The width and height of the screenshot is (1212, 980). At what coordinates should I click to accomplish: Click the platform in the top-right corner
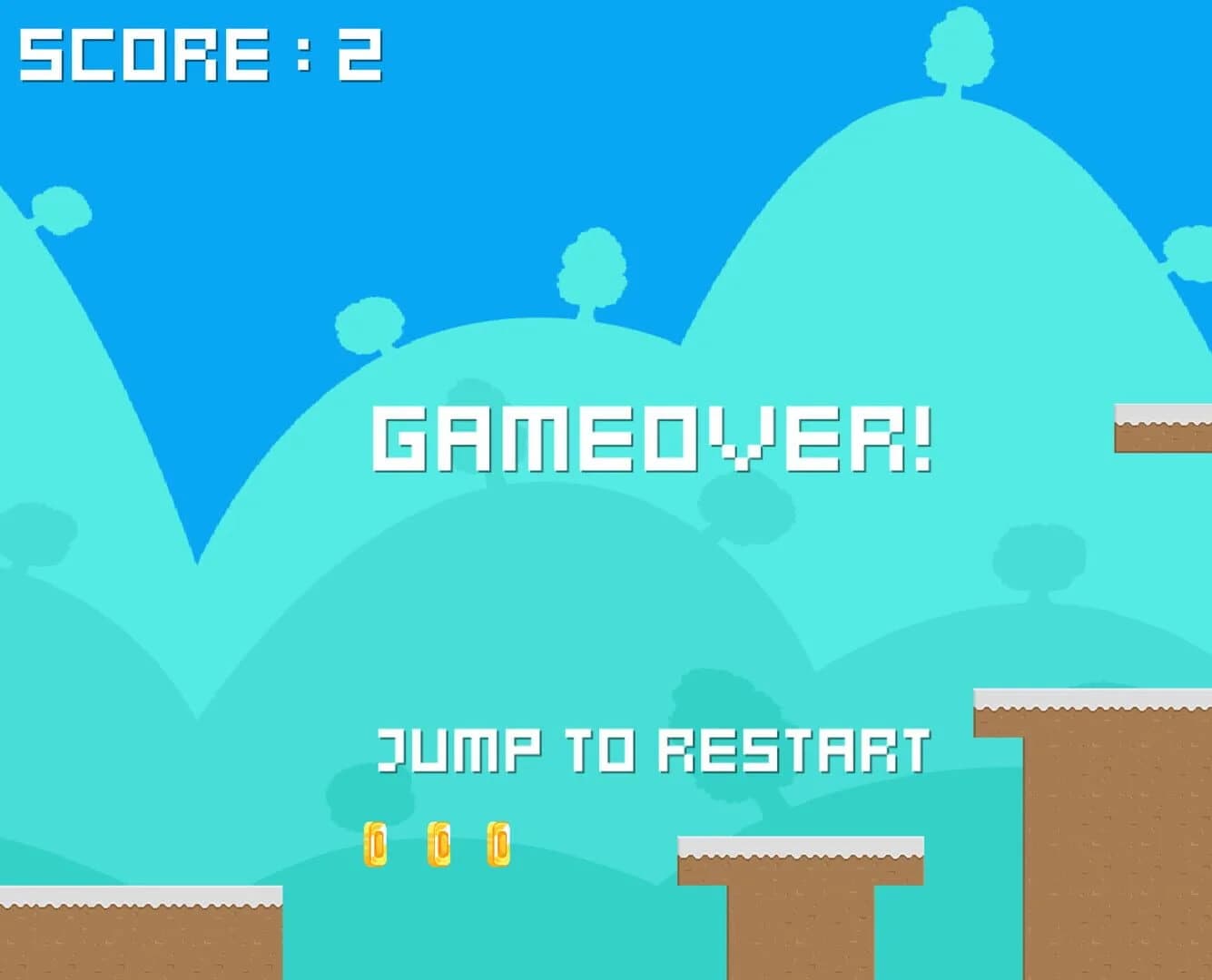[1162, 426]
